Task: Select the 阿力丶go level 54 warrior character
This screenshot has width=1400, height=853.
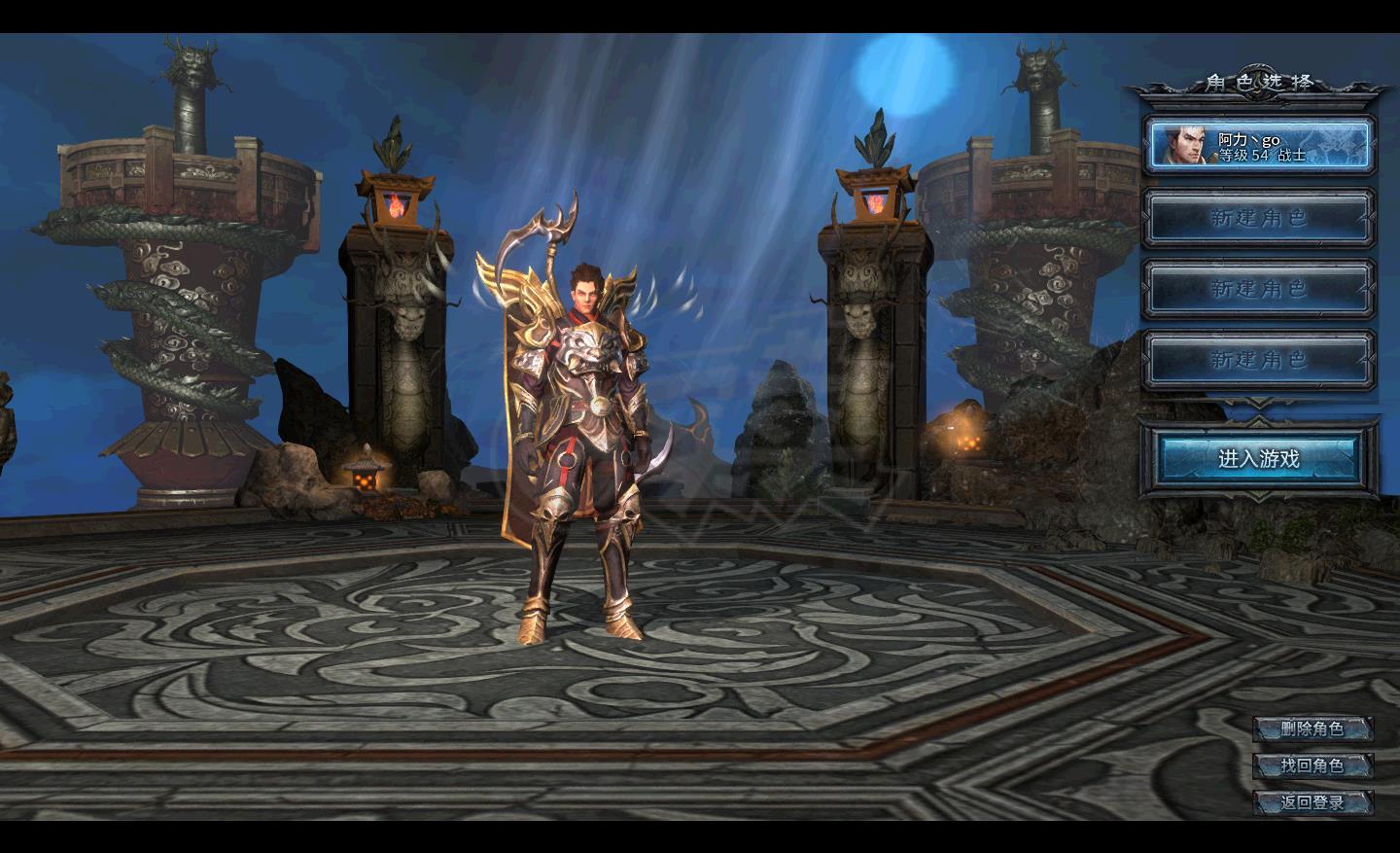Action: 1259,146
